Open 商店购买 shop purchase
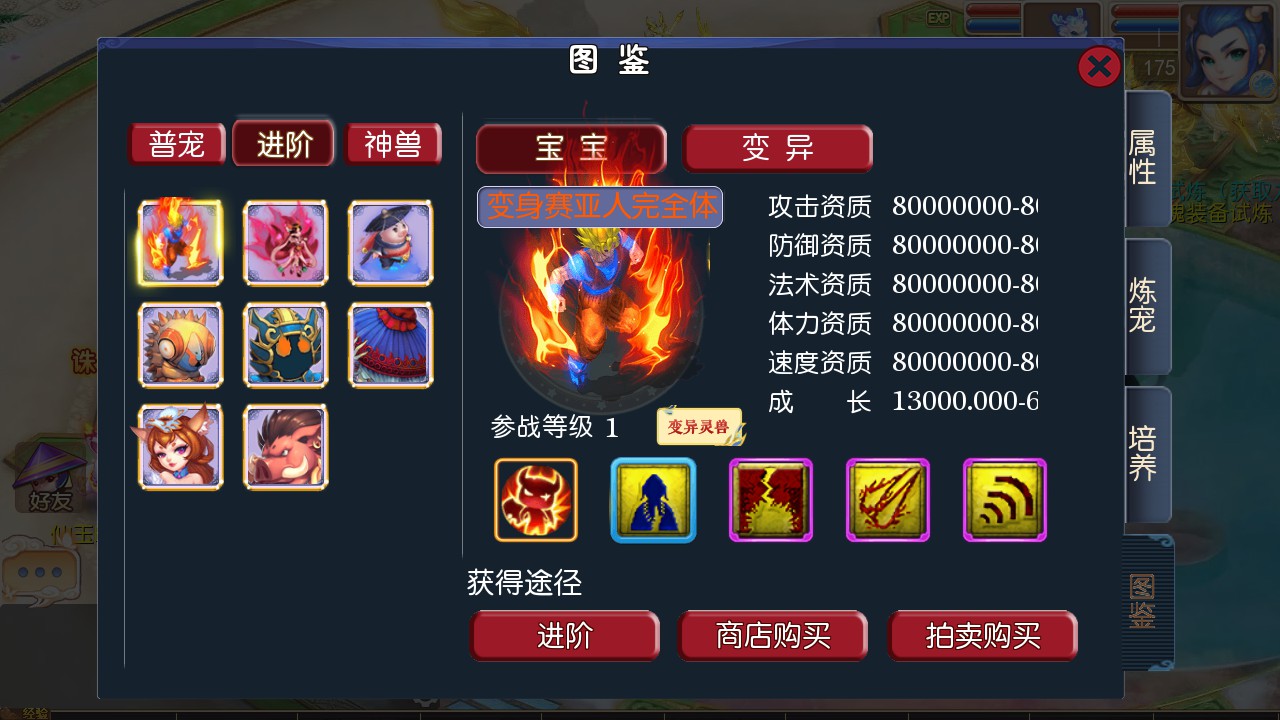 coord(773,636)
